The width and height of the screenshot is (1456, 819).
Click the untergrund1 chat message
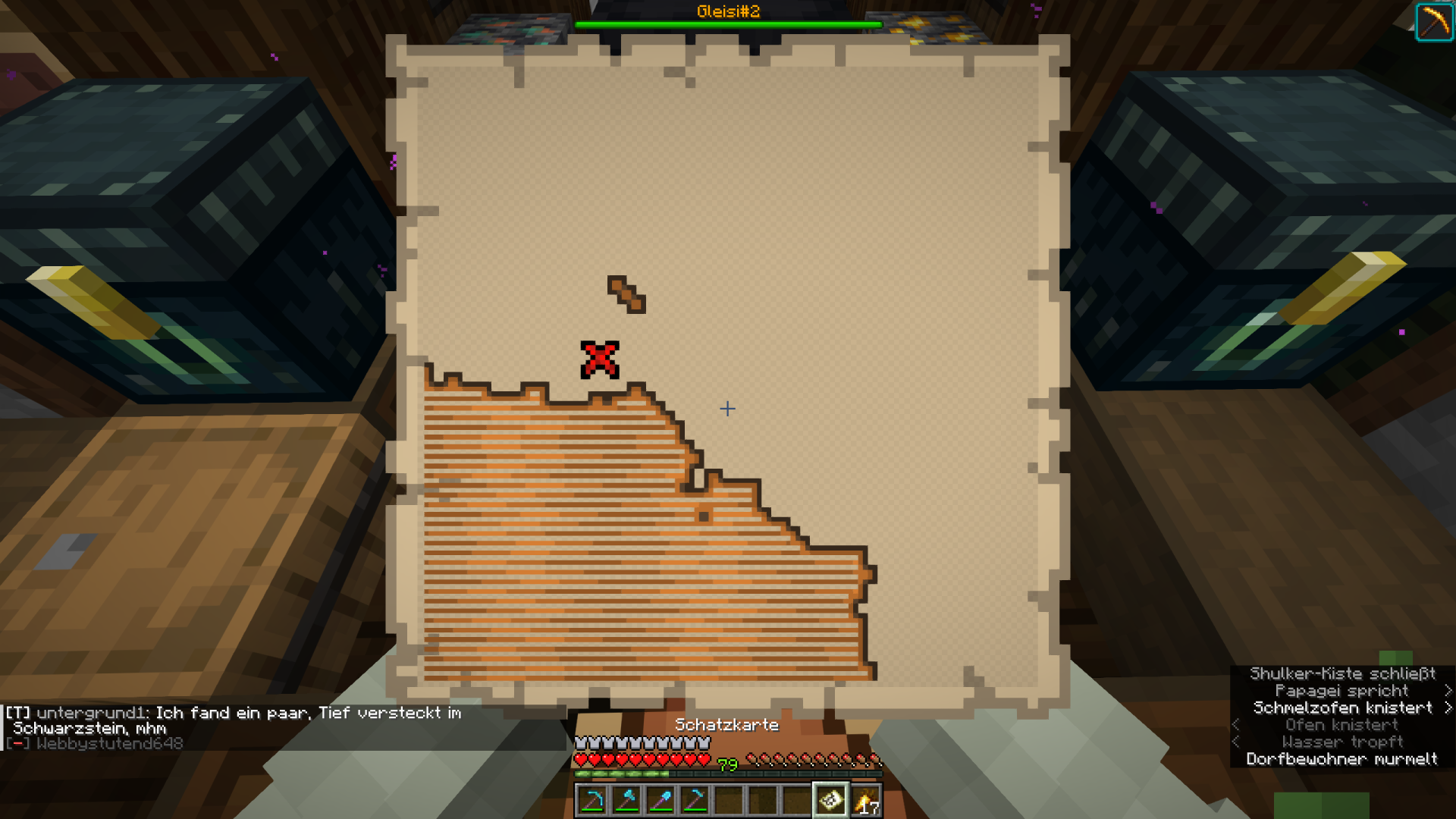[x=234, y=720]
